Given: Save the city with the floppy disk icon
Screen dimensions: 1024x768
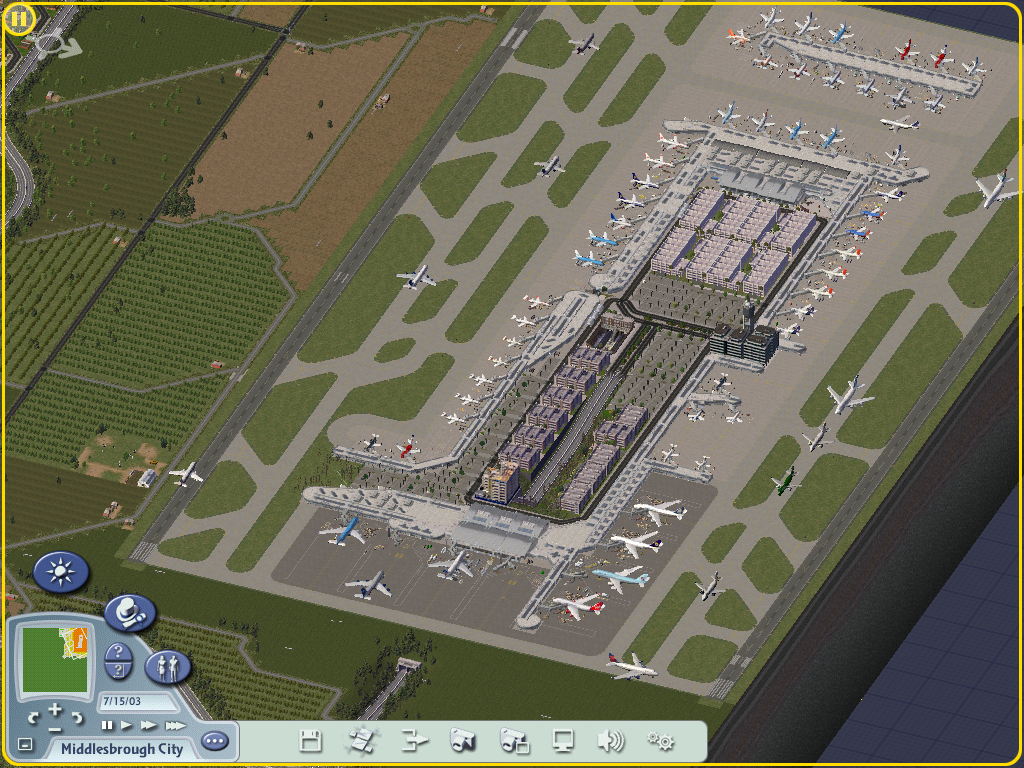Looking at the screenshot, I should tap(311, 741).
